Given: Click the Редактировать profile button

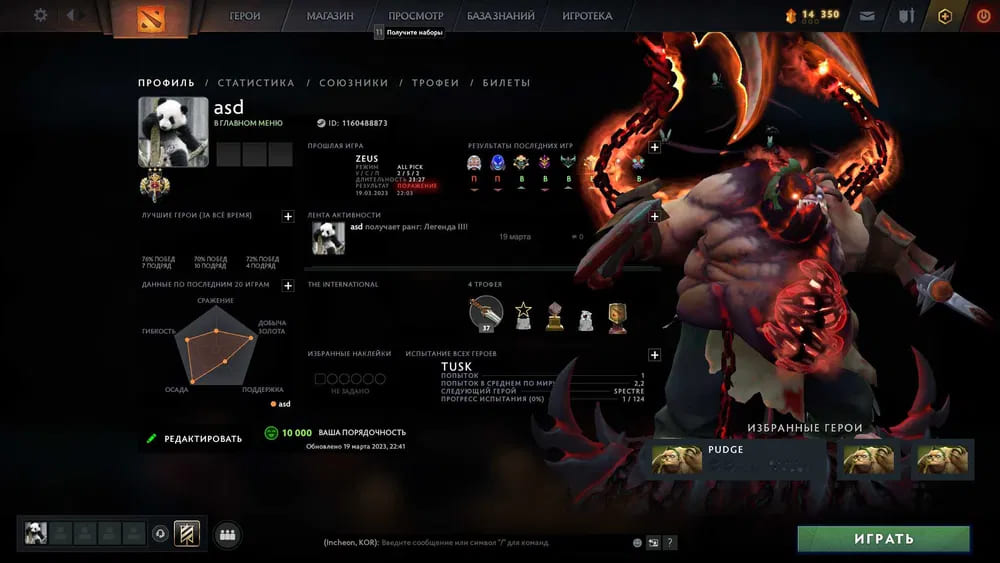Looking at the screenshot, I should 194,438.
